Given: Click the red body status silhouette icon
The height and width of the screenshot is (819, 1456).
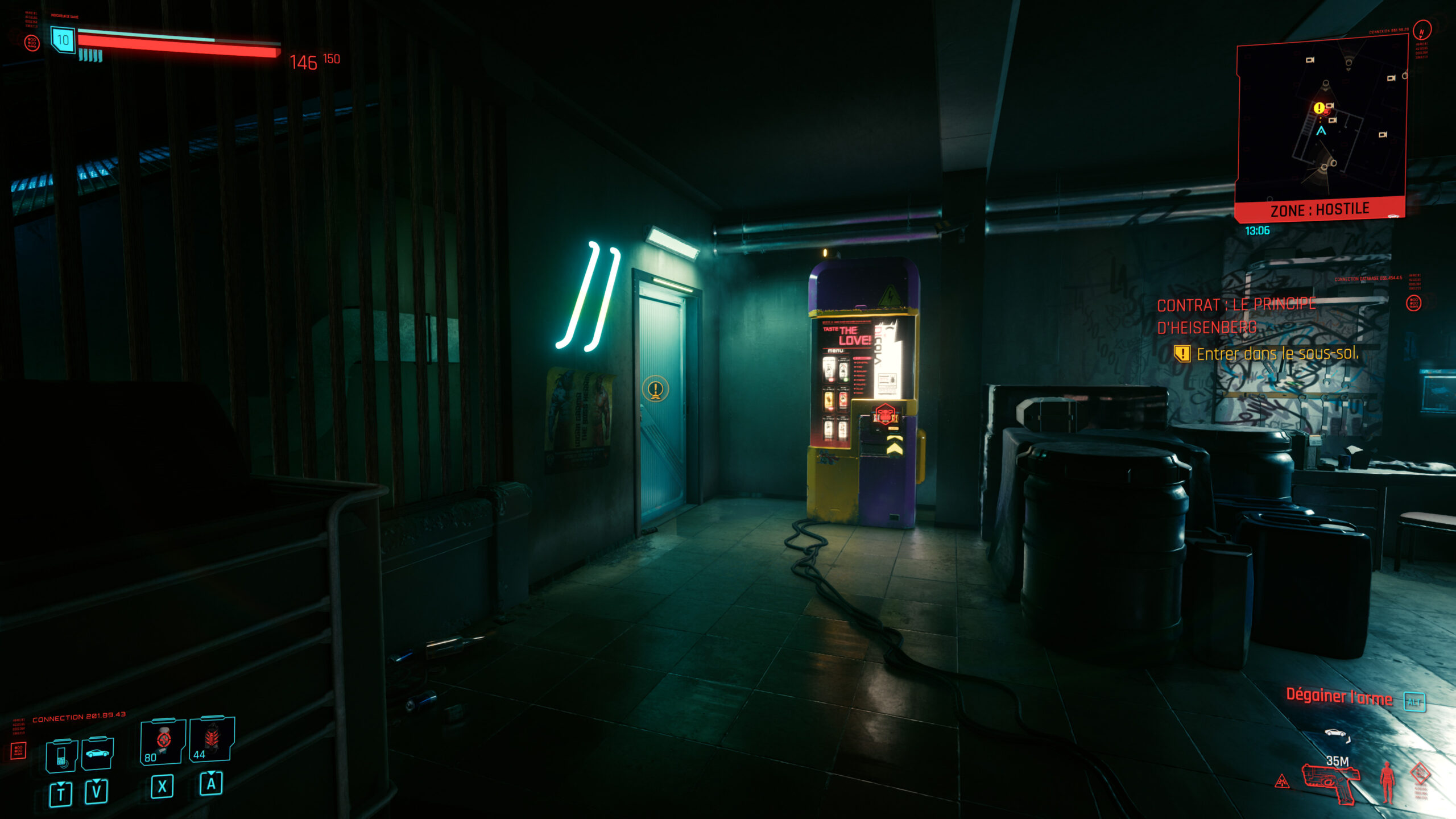Looking at the screenshot, I should [x=1388, y=784].
